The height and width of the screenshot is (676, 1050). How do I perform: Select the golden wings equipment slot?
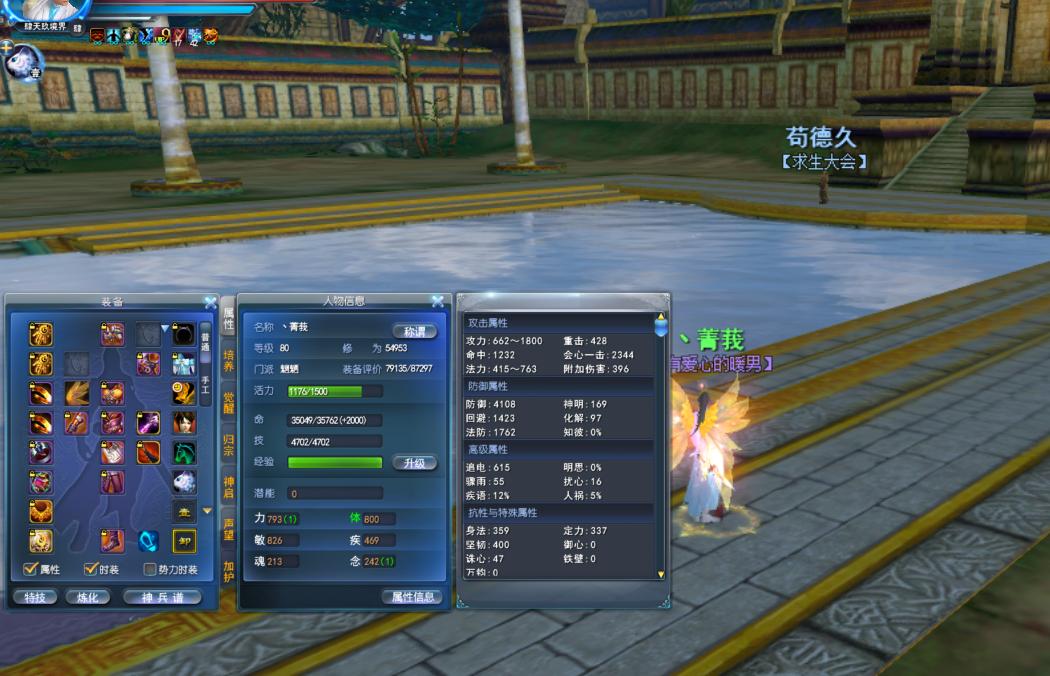click(77, 393)
